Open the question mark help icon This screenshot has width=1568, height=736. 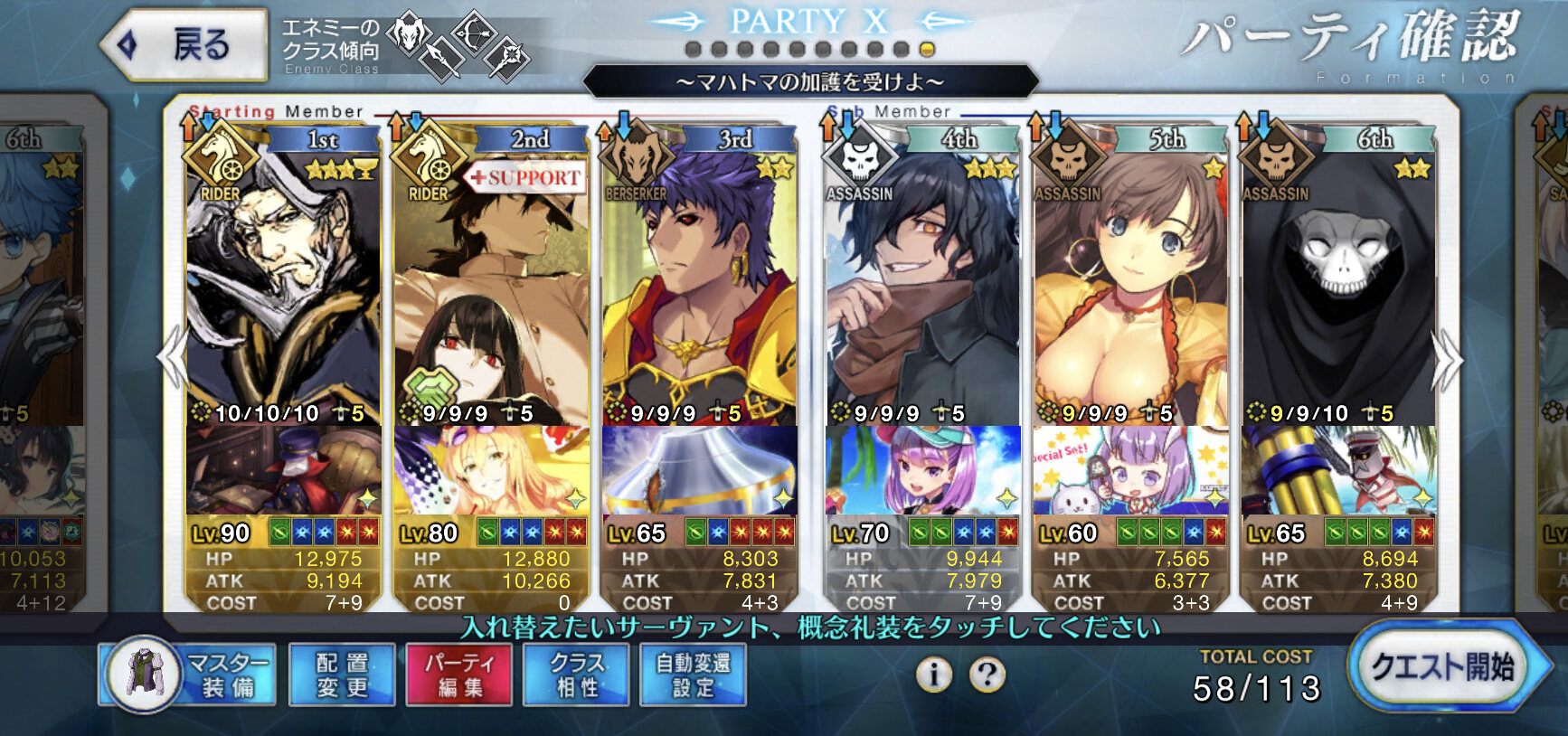pyautogui.click(x=987, y=675)
